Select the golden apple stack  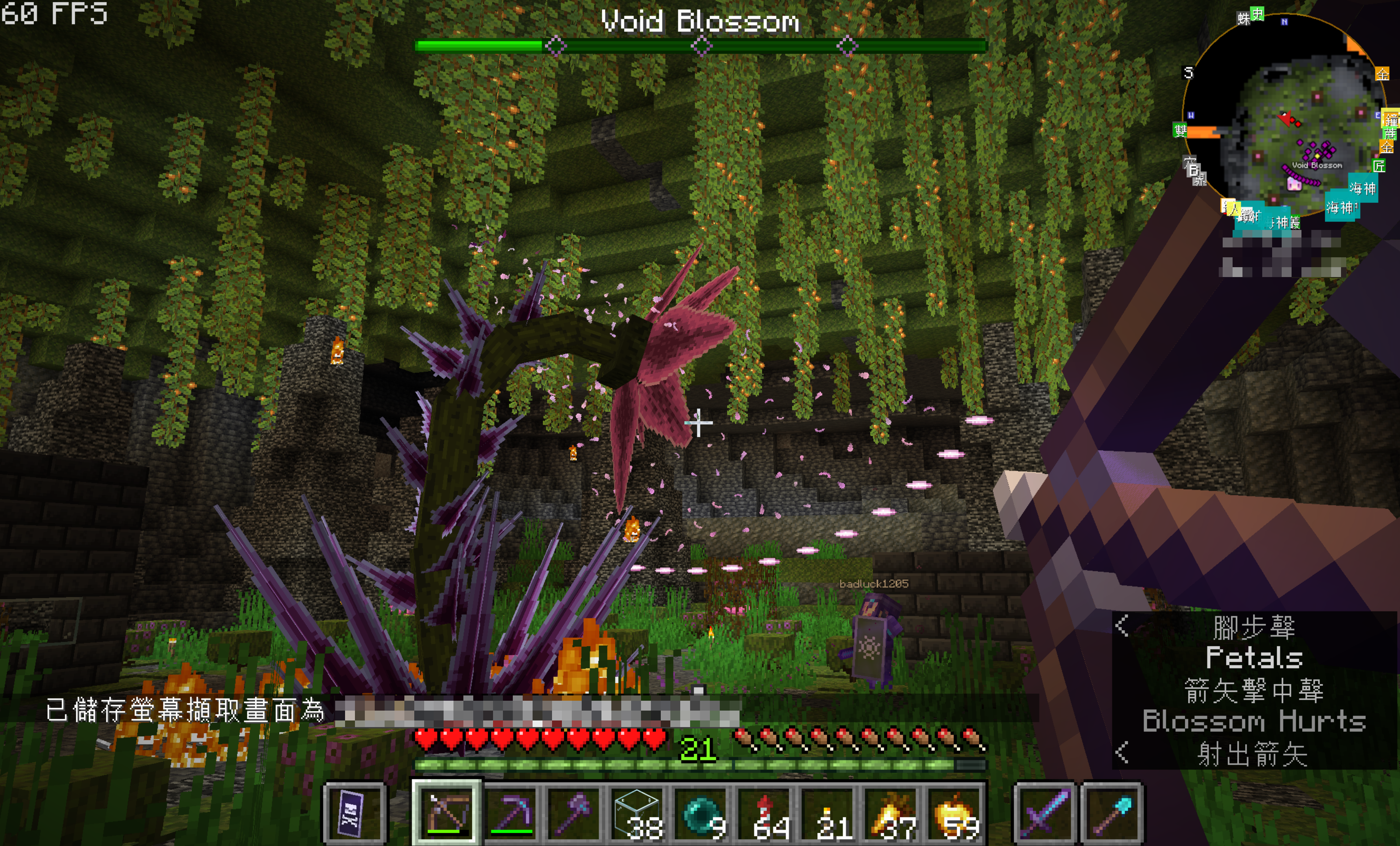(957, 812)
